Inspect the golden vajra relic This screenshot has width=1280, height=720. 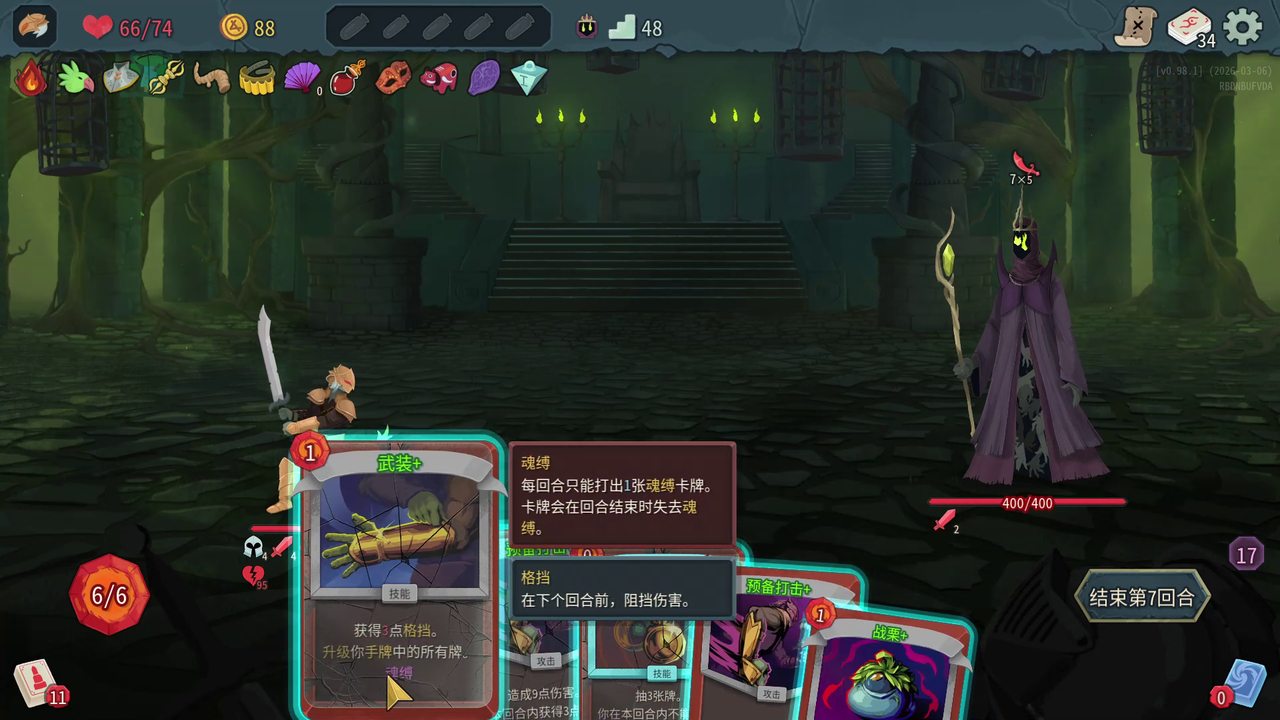165,78
